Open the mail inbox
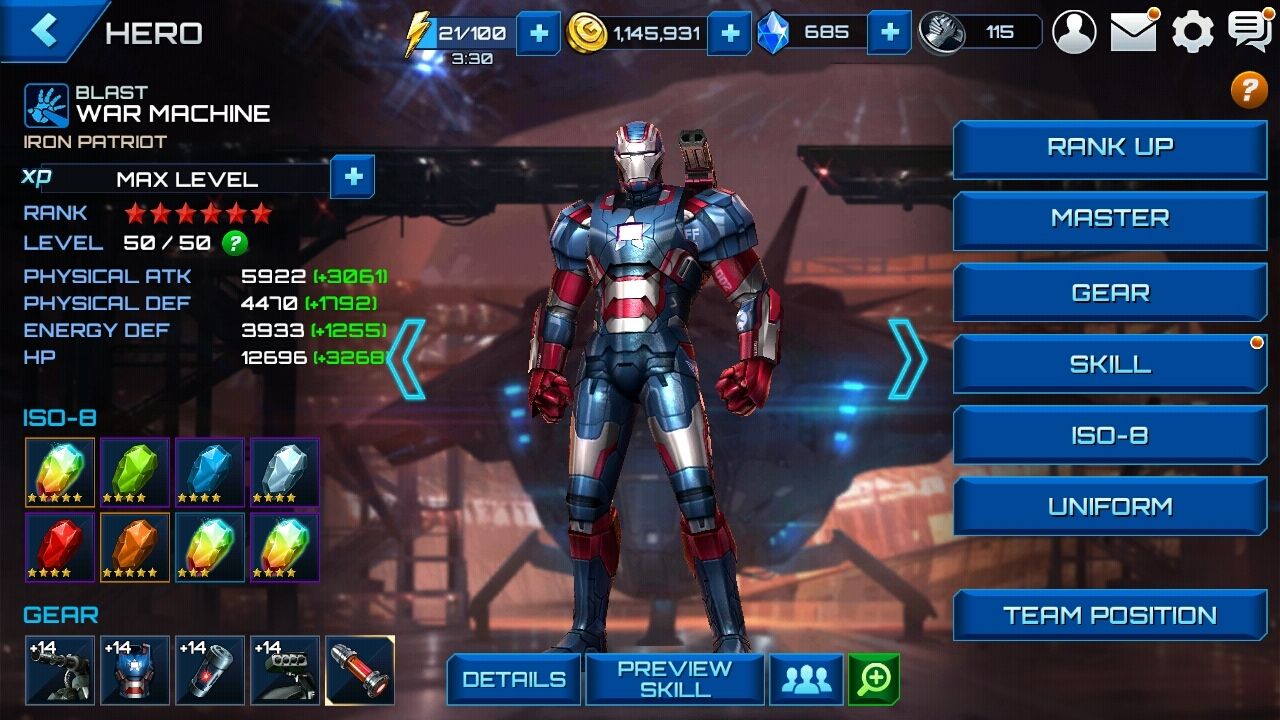 (x=1134, y=32)
